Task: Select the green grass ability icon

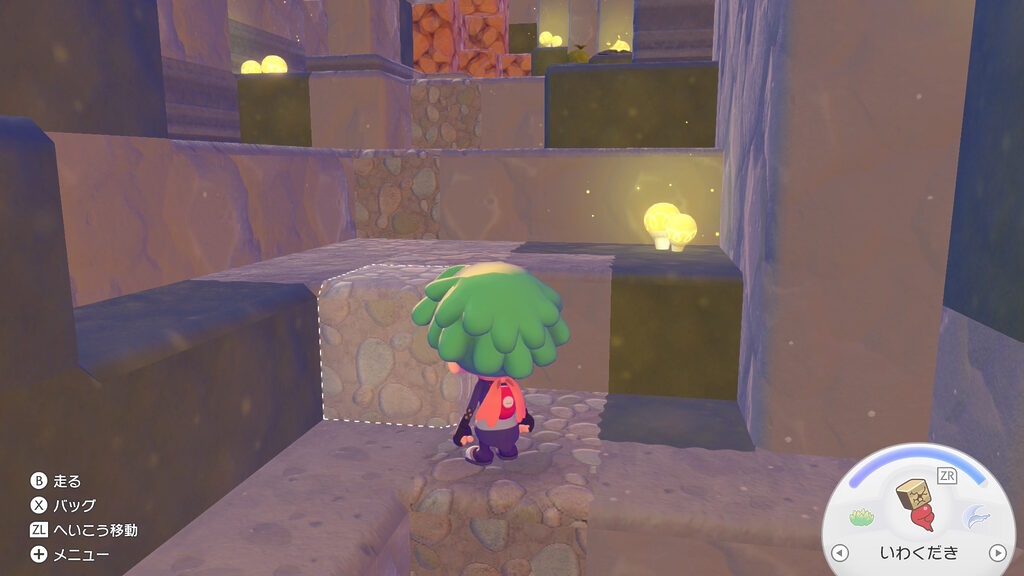Action: 862,517
